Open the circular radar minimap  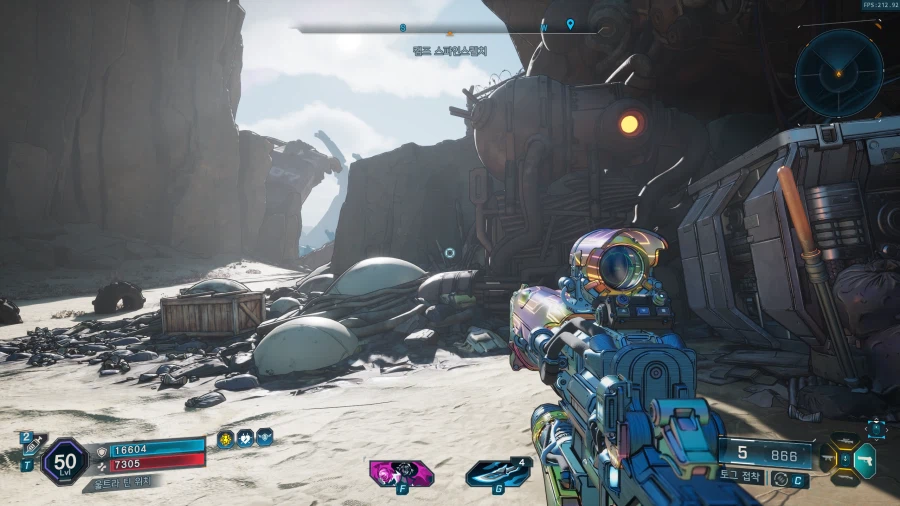(x=839, y=73)
